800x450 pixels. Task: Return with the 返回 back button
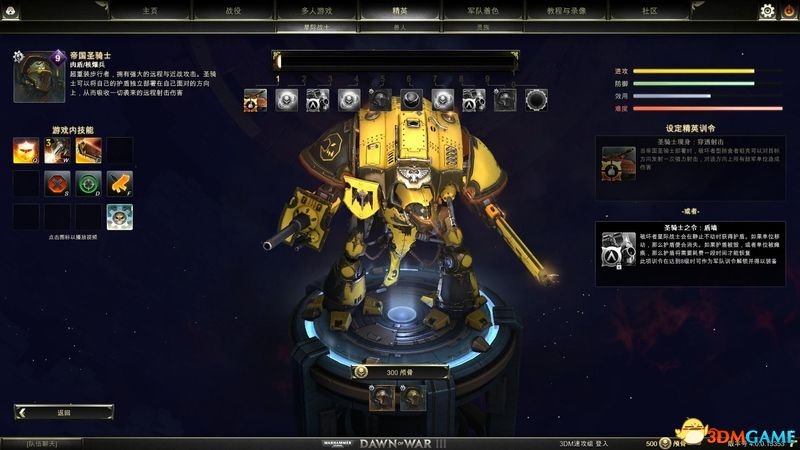pyautogui.click(x=64, y=412)
